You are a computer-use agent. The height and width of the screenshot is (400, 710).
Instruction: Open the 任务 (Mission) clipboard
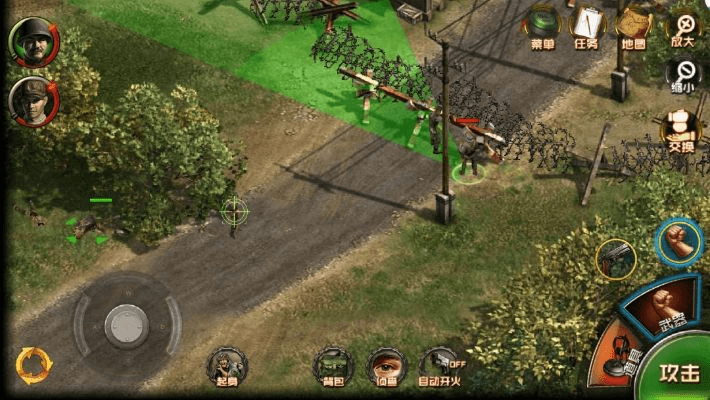[587, 27]
